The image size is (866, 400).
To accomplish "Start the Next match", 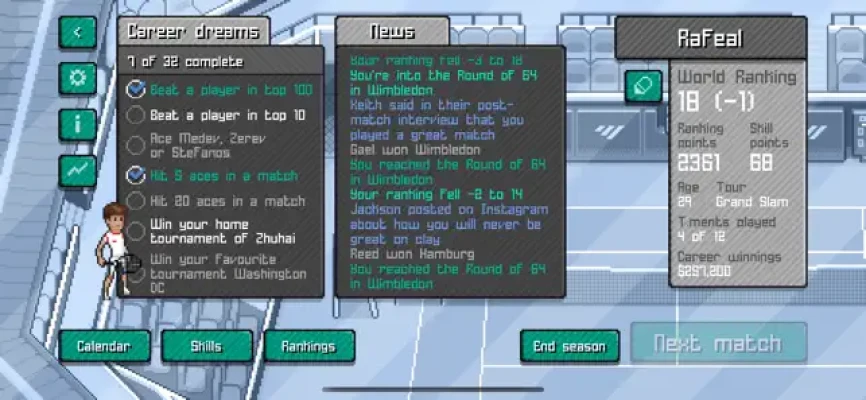I will [717, 343].
